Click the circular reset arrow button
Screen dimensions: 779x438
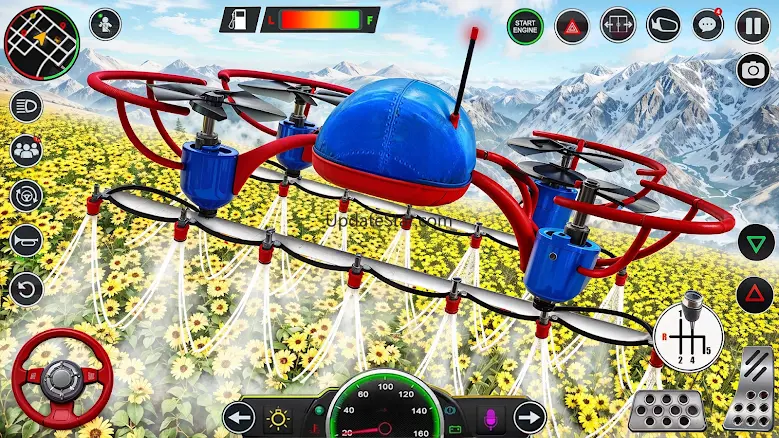click(26, 288)
